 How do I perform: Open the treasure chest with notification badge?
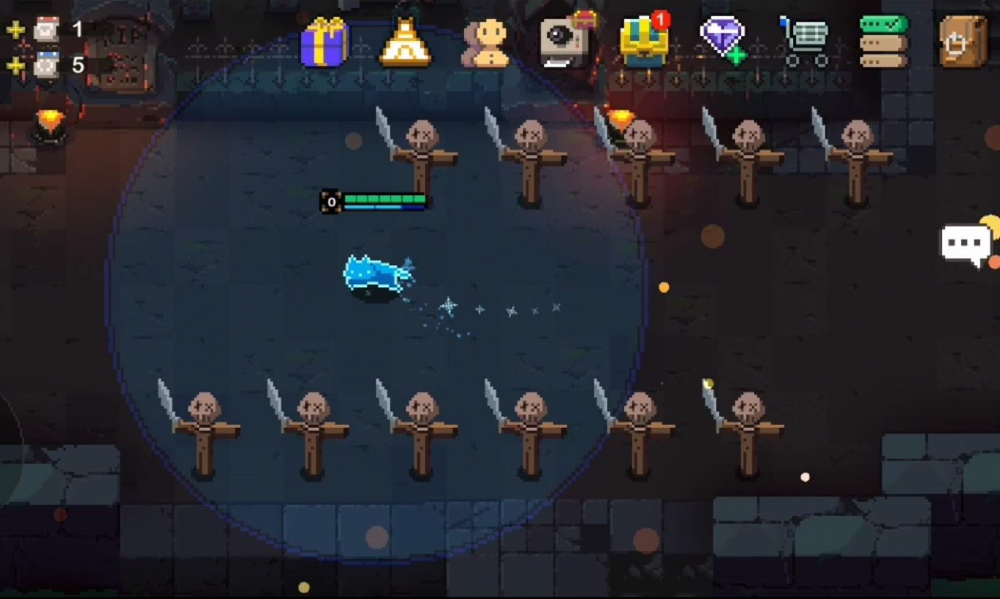coord(644,41)
